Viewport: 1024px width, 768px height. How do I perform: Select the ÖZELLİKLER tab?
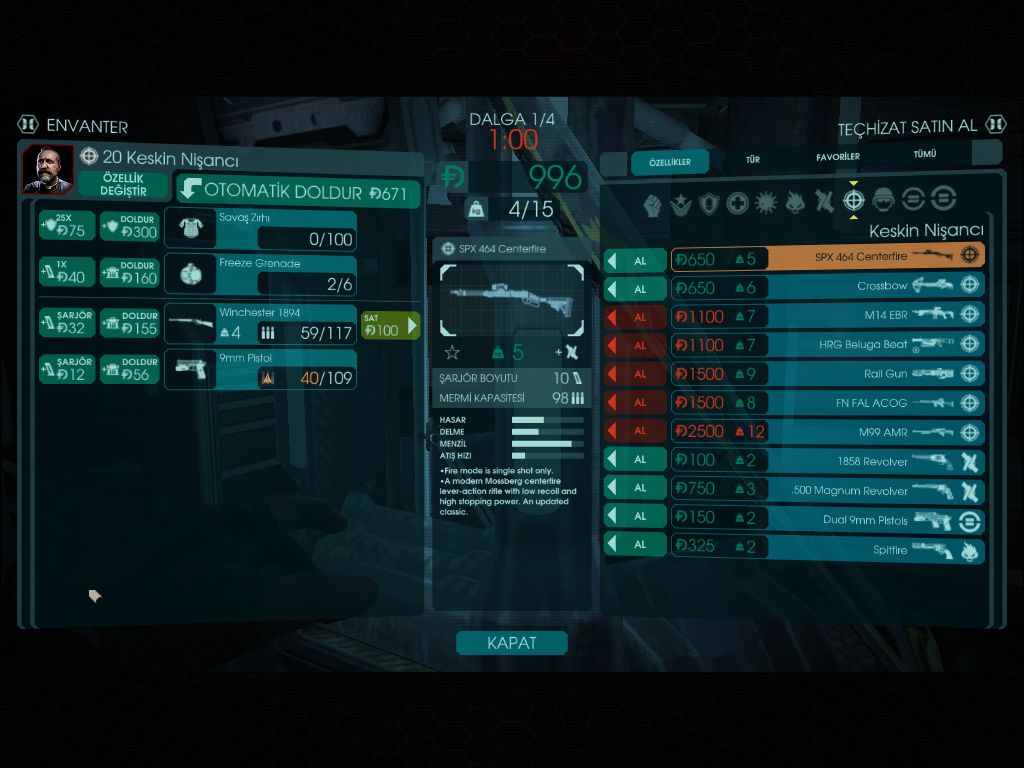pos(670,162)
